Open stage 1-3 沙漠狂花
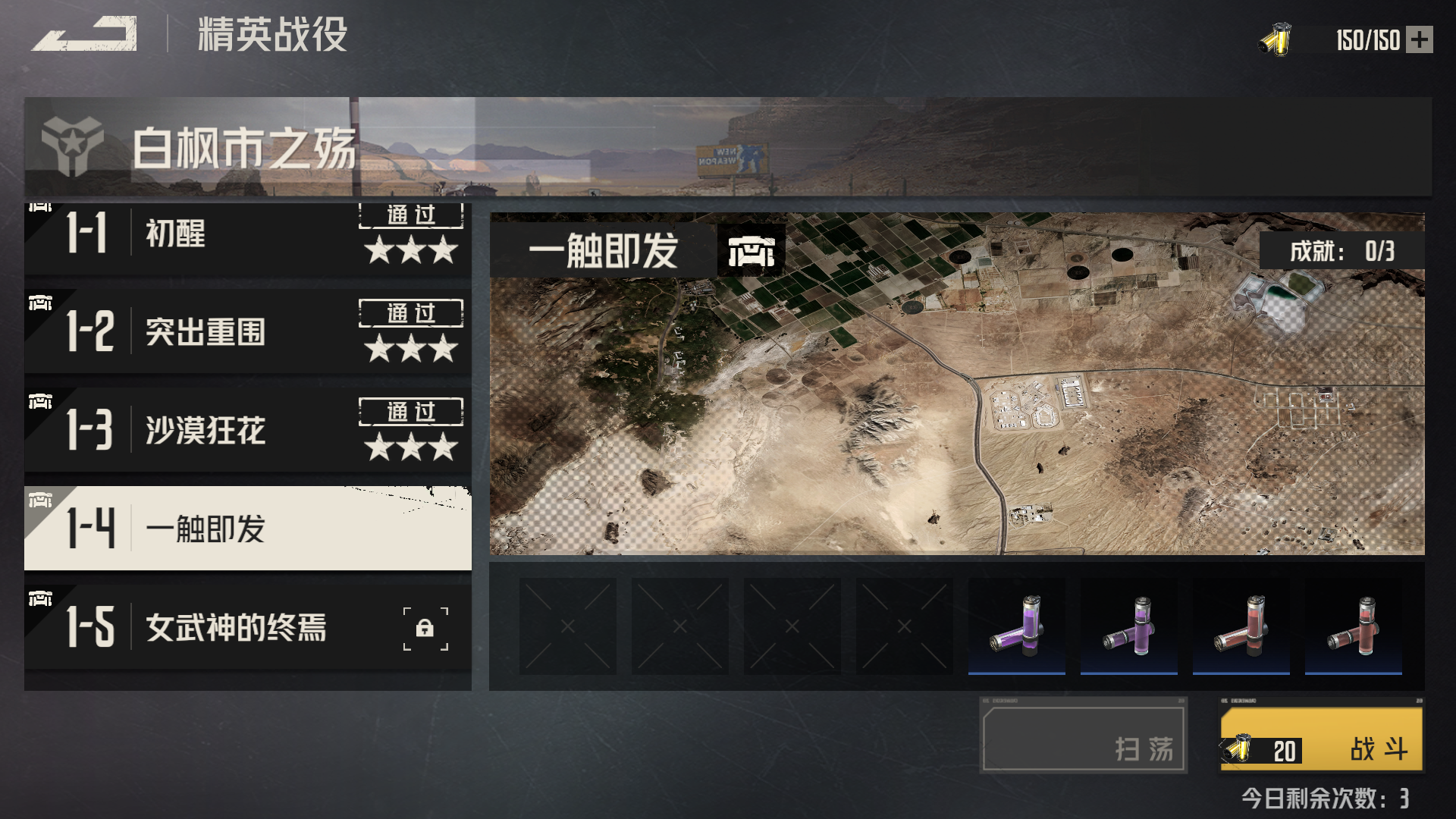The width and height of the screenshot is (1456, 819). point(247,430)
